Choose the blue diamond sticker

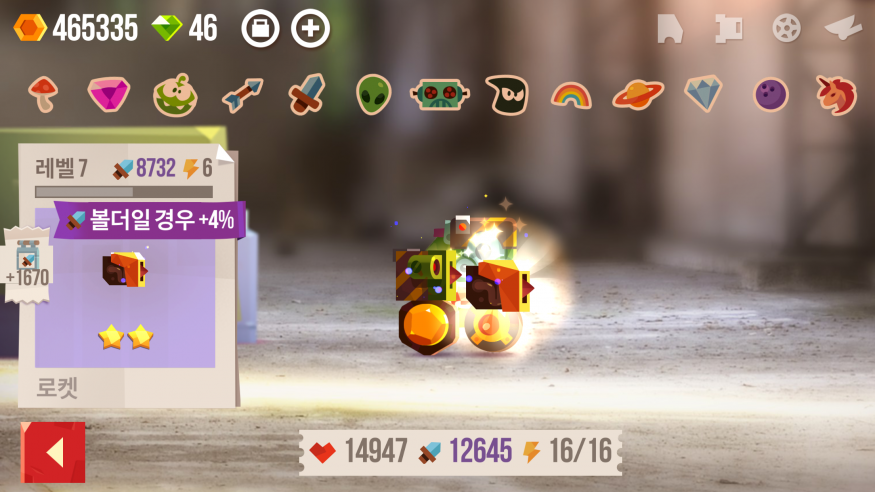click(703, 93)
